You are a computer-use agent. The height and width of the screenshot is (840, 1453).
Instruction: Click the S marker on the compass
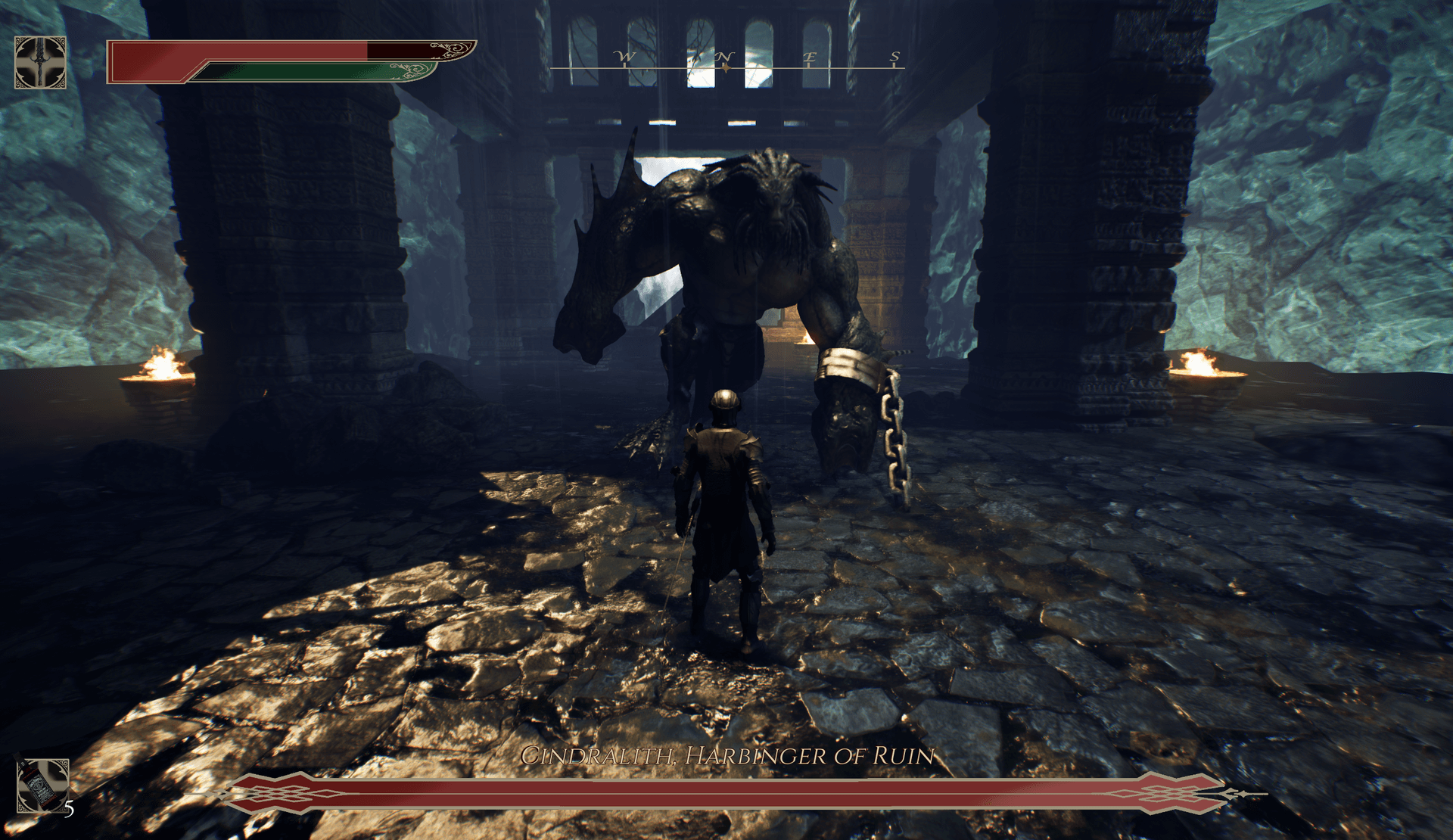tap(895, 56)
